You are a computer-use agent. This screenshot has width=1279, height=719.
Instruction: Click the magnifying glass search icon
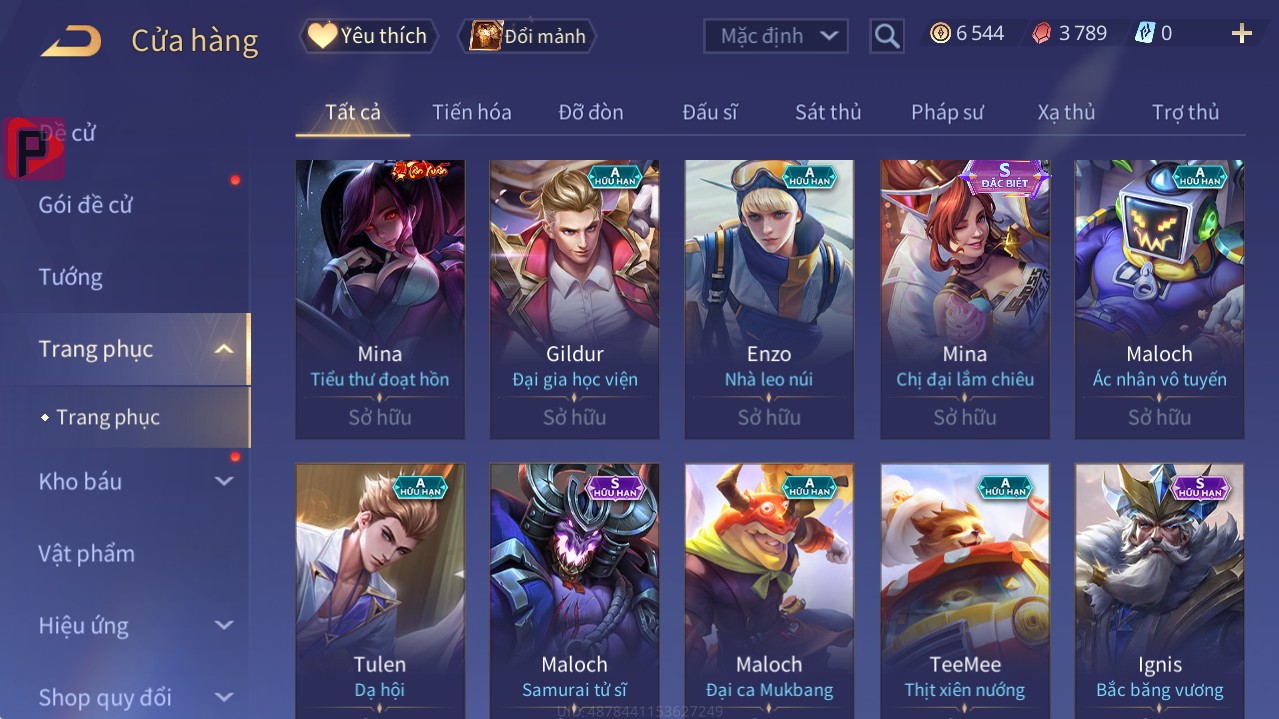887,36
